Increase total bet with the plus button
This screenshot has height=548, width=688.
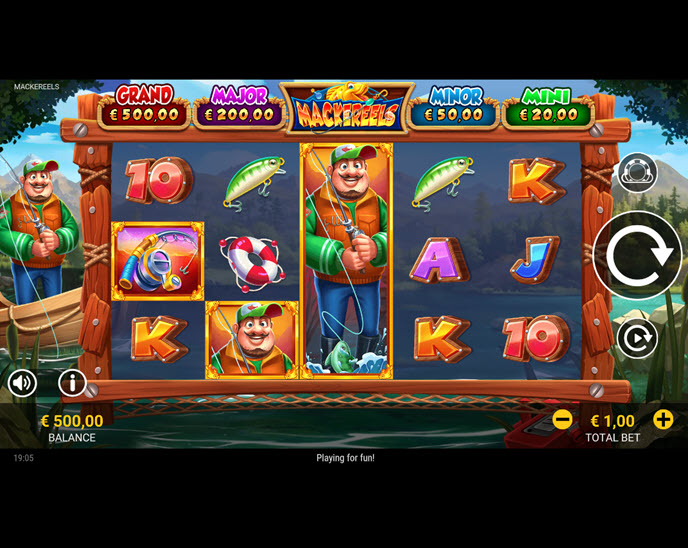pyautogui.click(x=663, y=420)
